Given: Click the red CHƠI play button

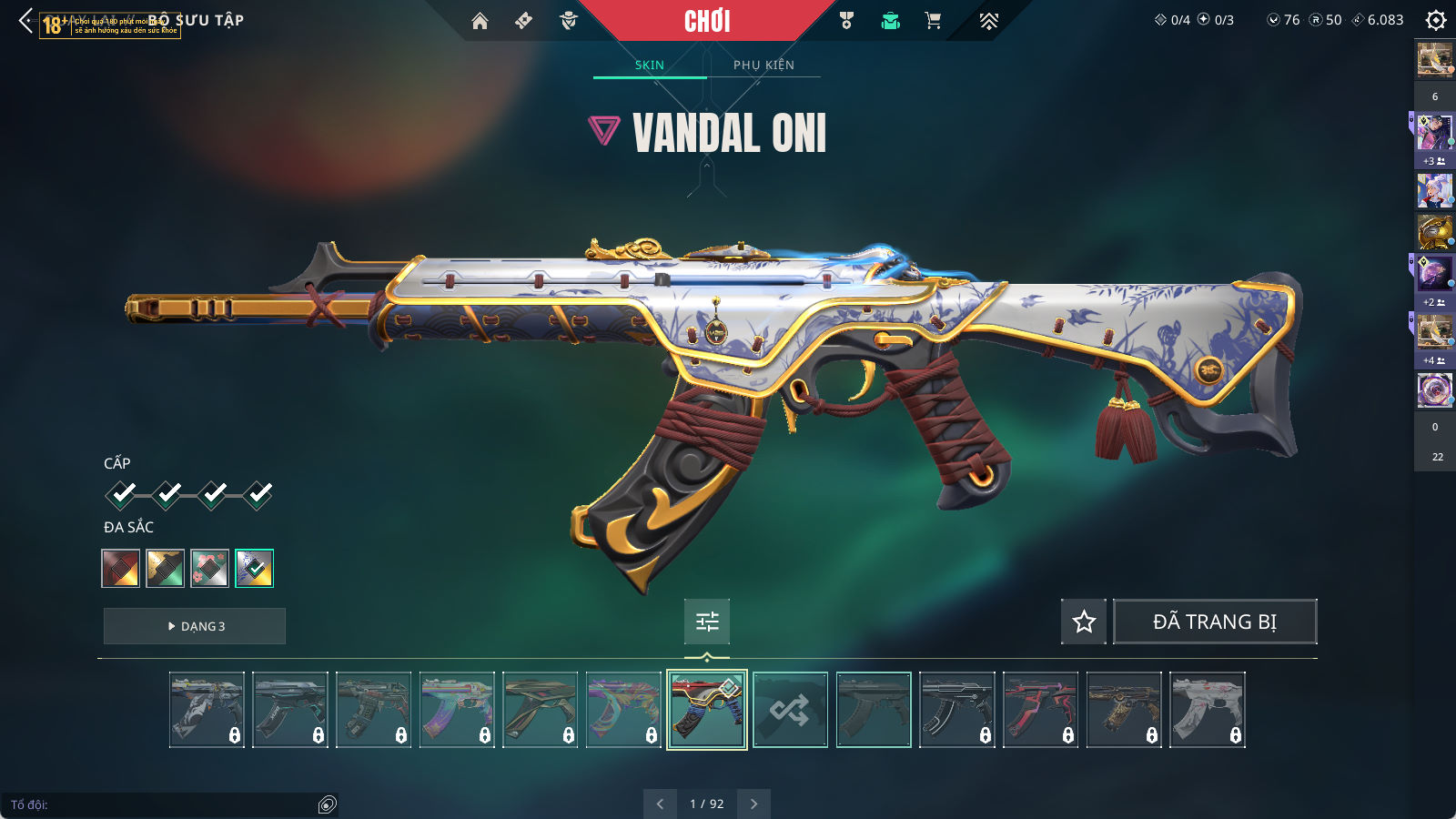Looking at the screenshot, I should coord(707,21).
